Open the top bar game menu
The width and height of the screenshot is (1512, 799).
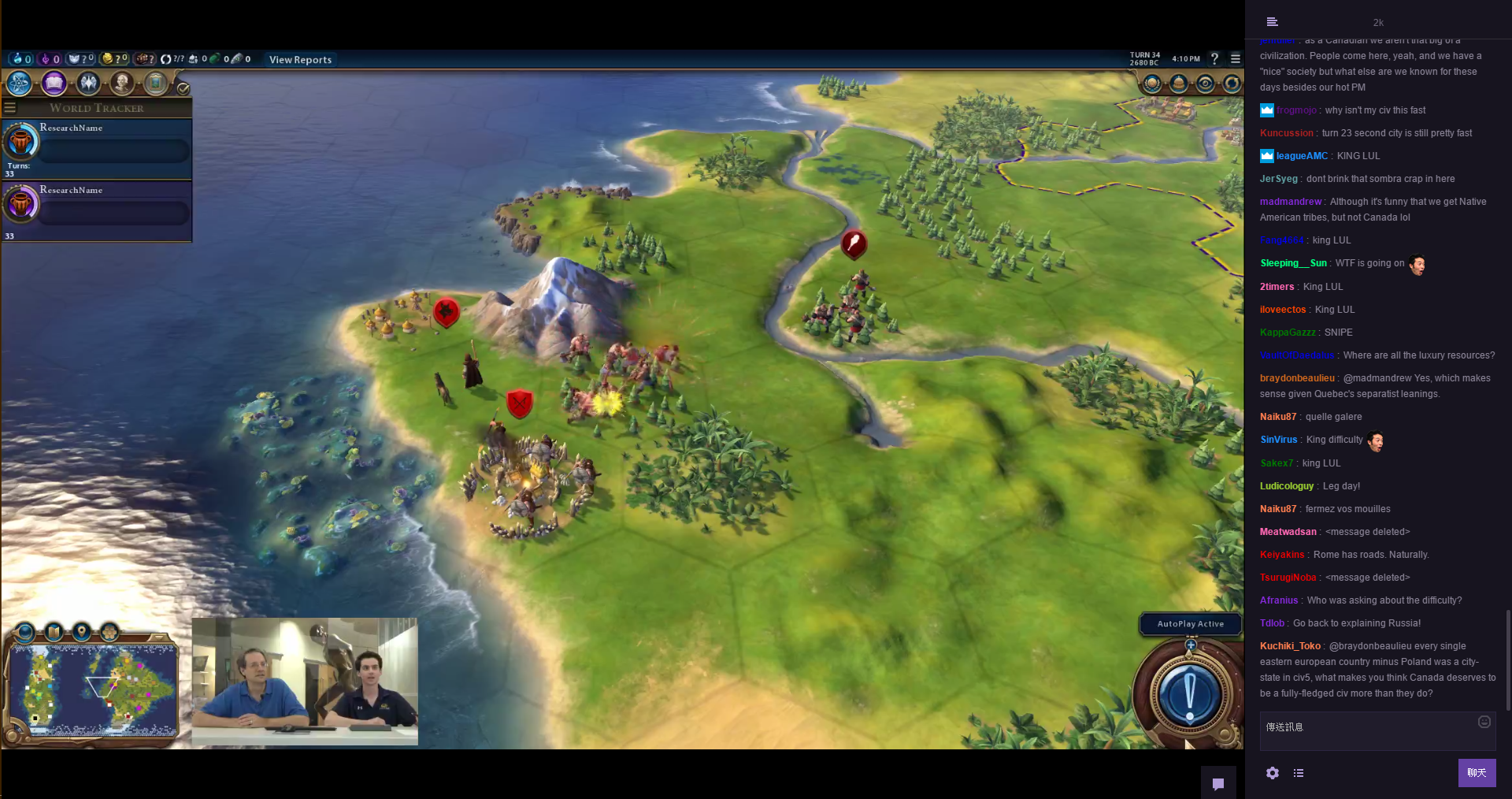coord(1236,59)
